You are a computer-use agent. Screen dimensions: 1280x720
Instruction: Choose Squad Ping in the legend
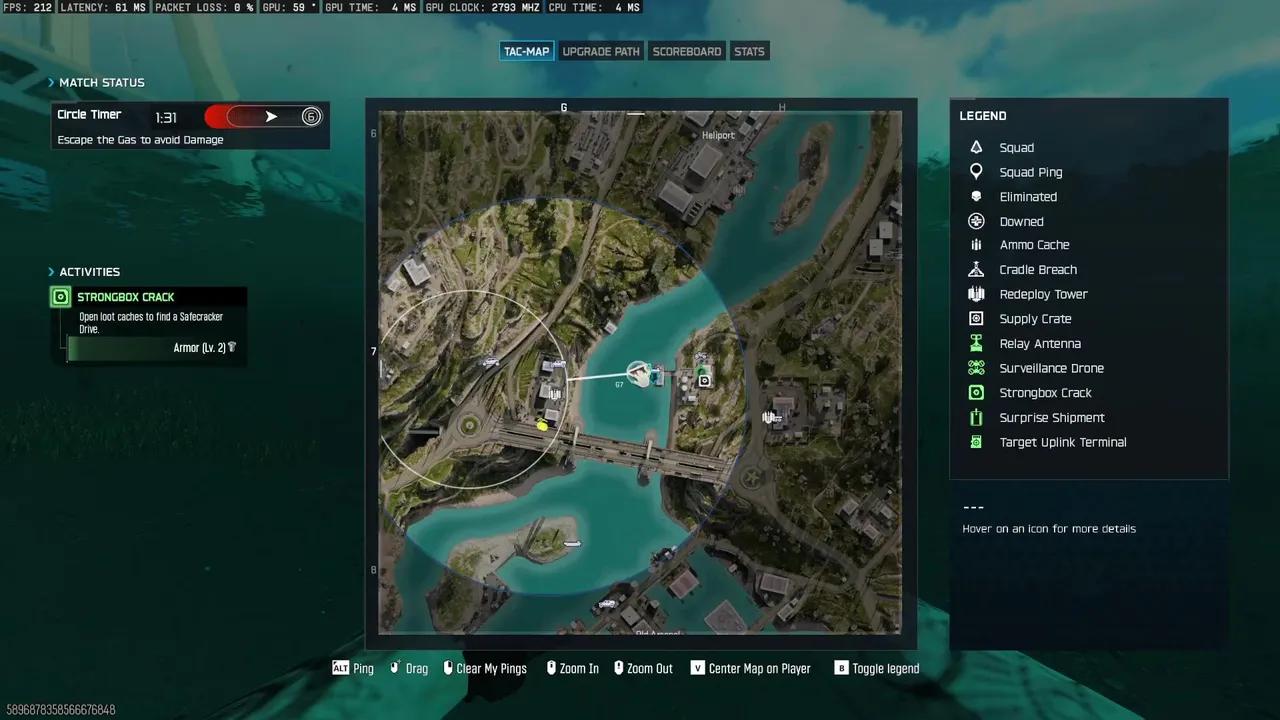tap(1030, 172)
